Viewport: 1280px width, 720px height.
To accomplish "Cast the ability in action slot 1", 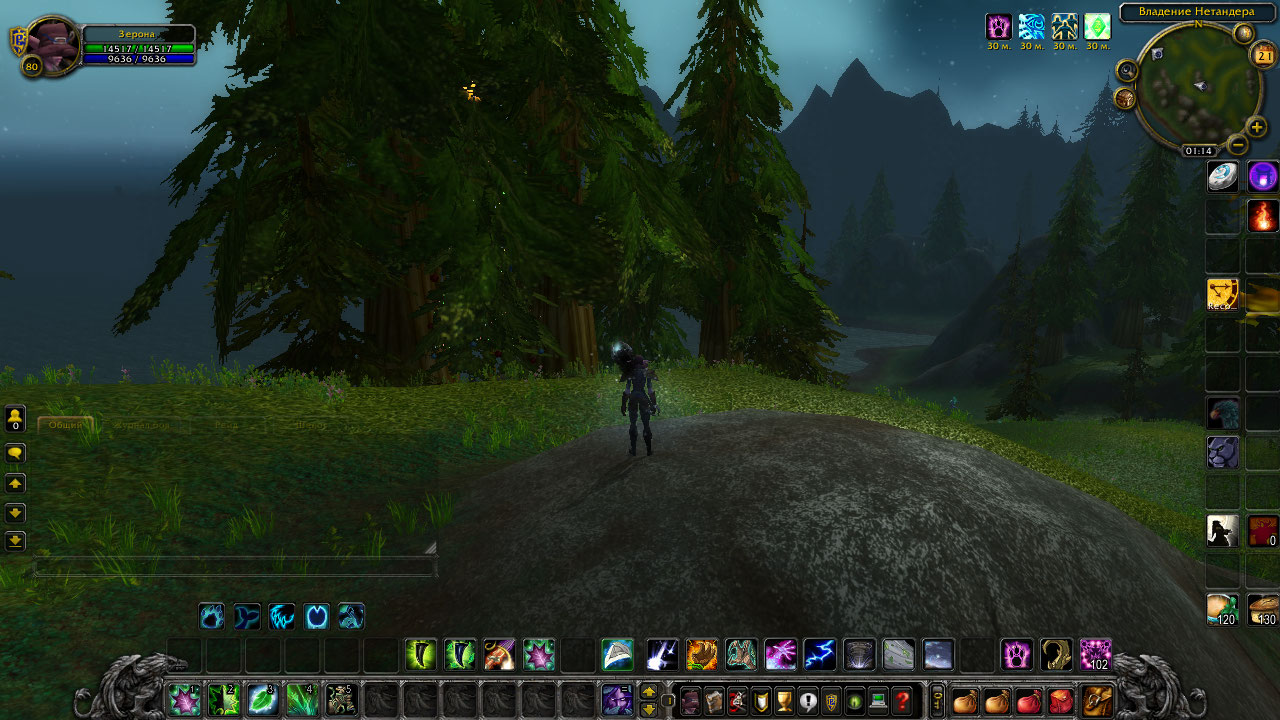I will 183,699.
